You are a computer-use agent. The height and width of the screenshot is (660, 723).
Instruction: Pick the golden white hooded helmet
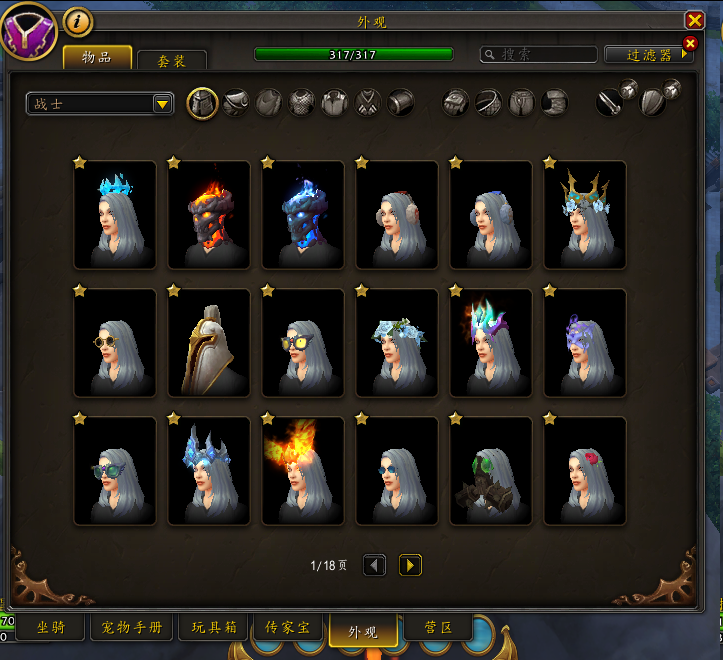pos(209,342)
